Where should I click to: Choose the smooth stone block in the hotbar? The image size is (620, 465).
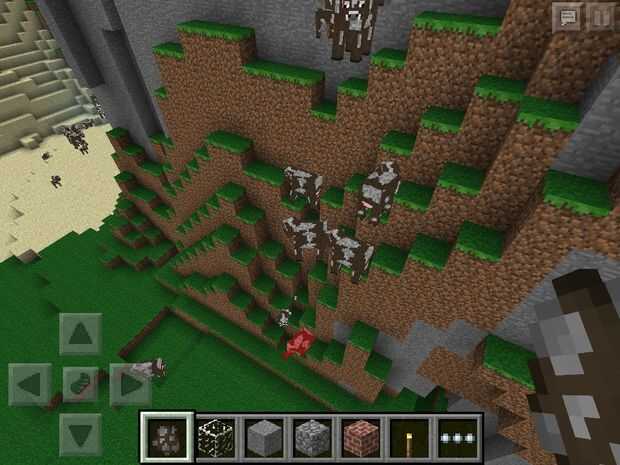point(263,436)
